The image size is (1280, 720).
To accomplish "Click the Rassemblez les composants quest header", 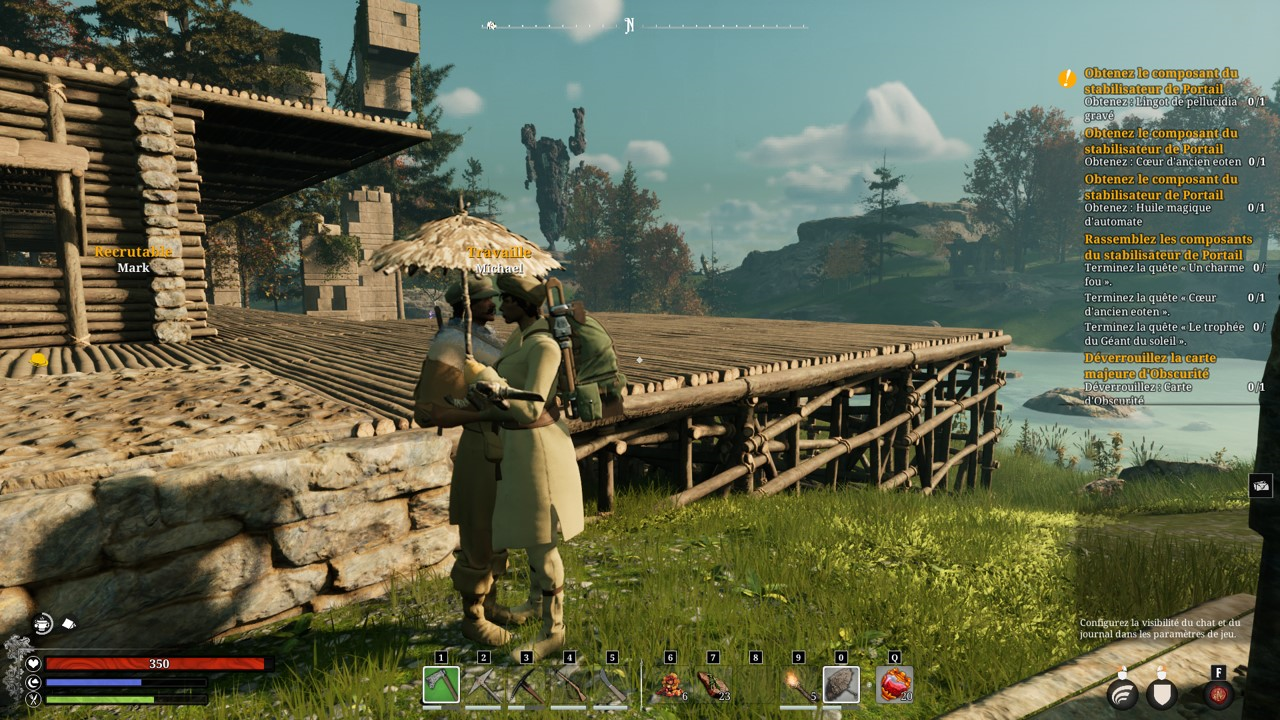I will [x=1168, y=247].
